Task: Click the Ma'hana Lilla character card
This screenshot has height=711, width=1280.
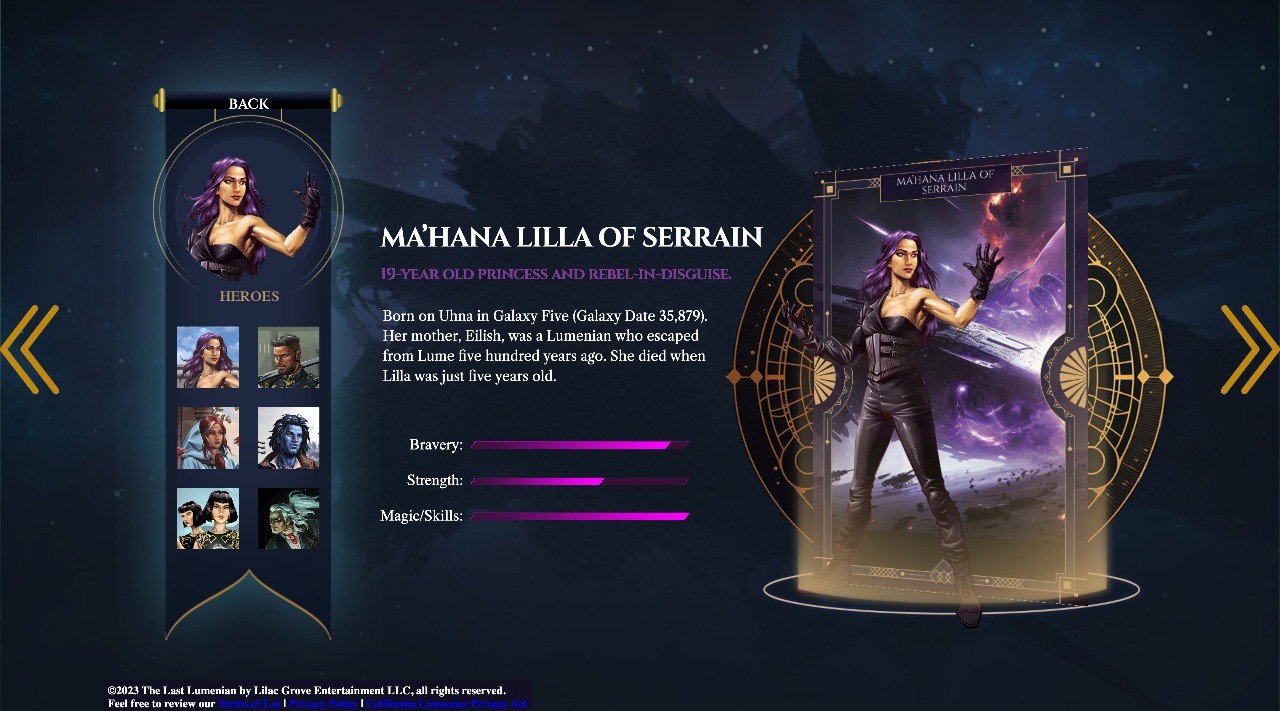Action: pyautogui.click(x=948, y=380)
